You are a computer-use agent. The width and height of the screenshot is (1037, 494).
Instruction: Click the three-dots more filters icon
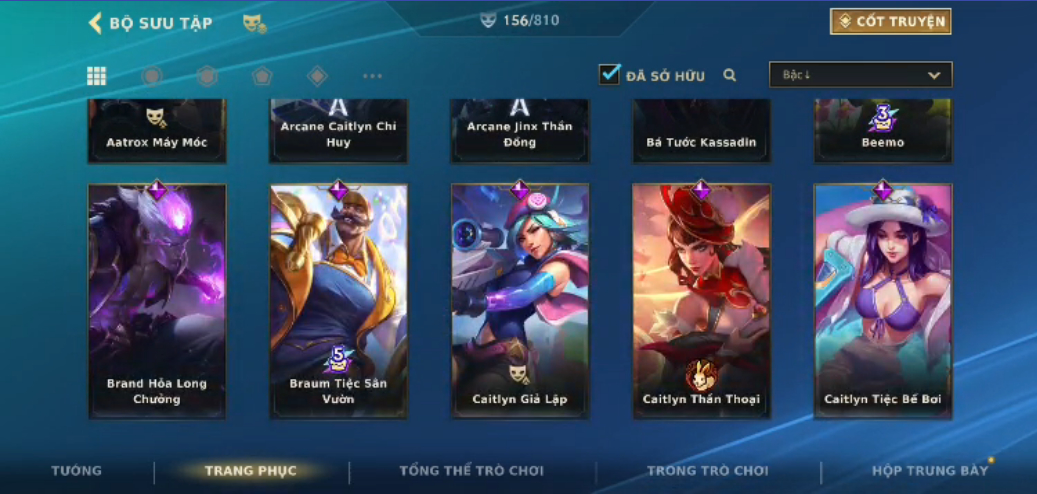[x=372, y=76]
